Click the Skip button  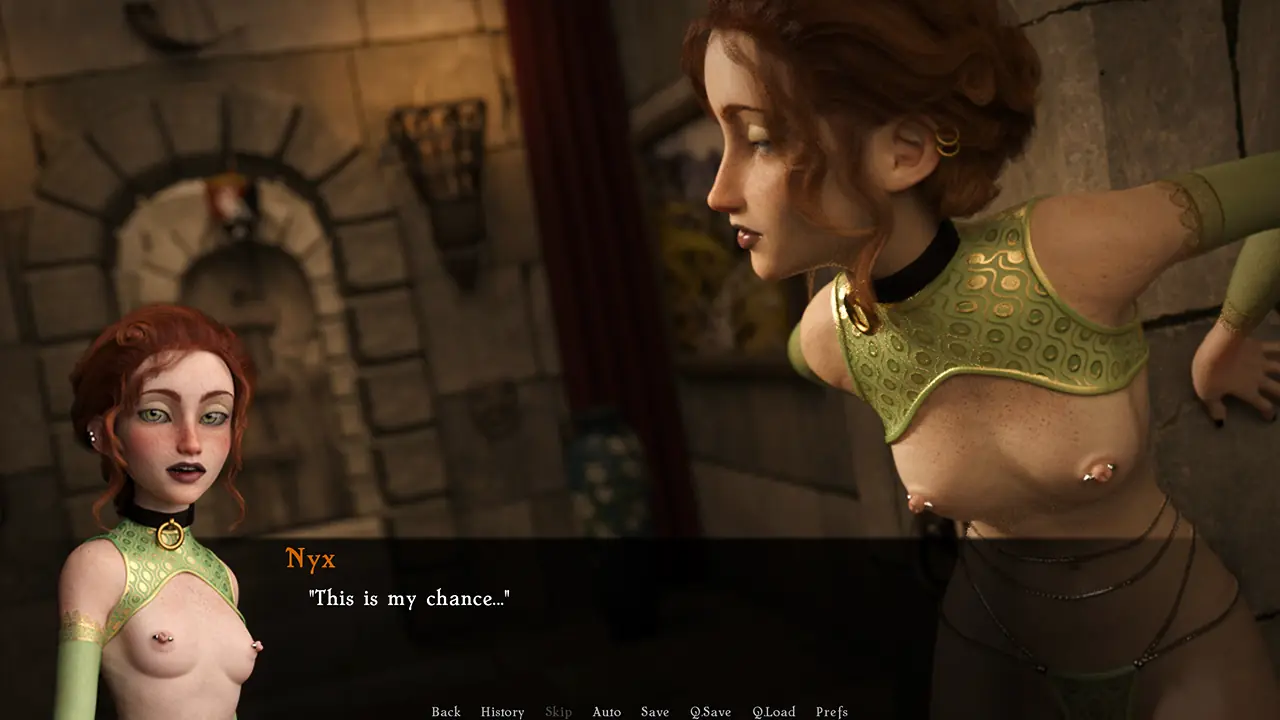pos(558,712)
